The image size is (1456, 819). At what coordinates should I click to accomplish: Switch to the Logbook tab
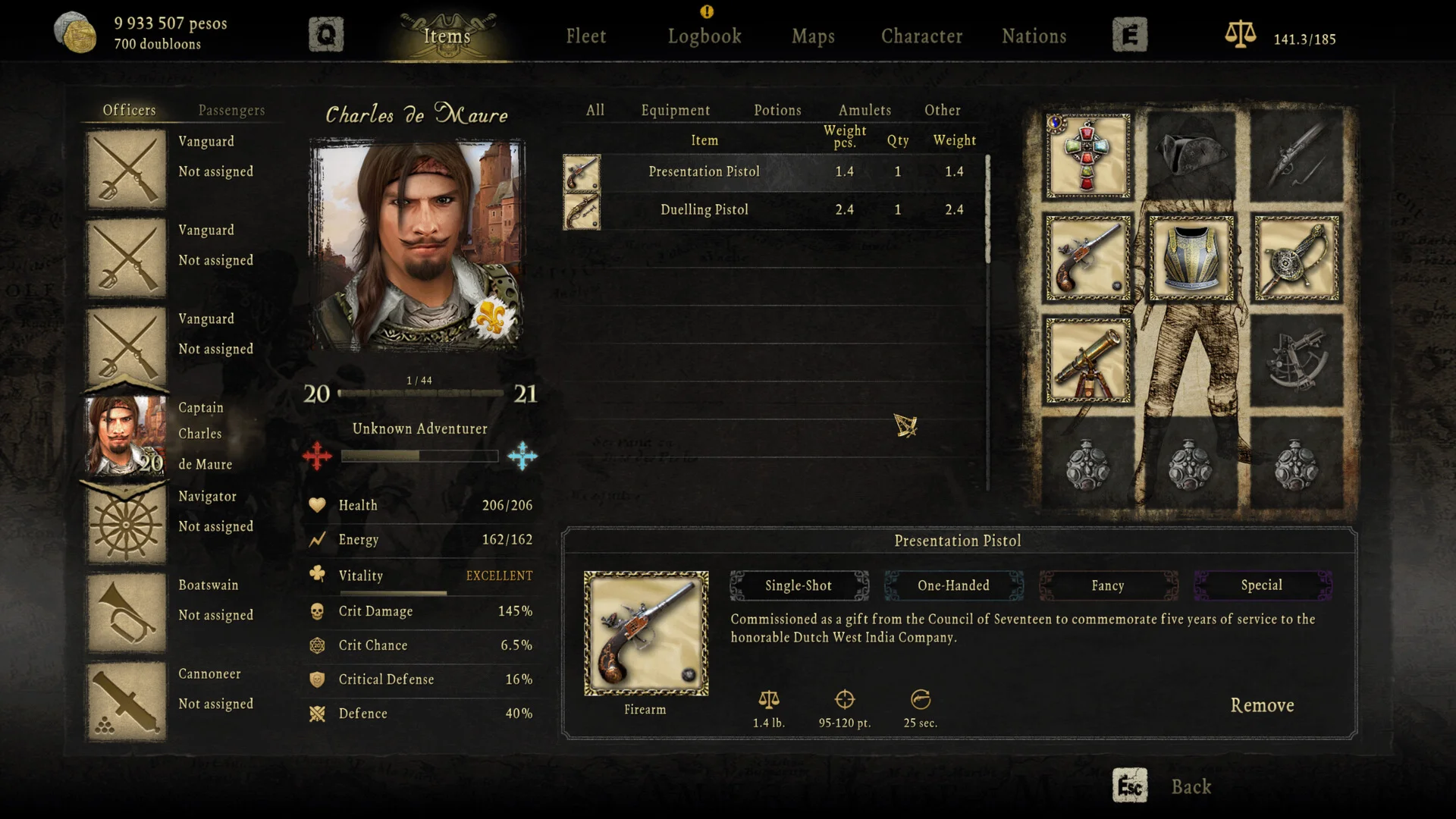pyautogui.click(x=704, y=36)
